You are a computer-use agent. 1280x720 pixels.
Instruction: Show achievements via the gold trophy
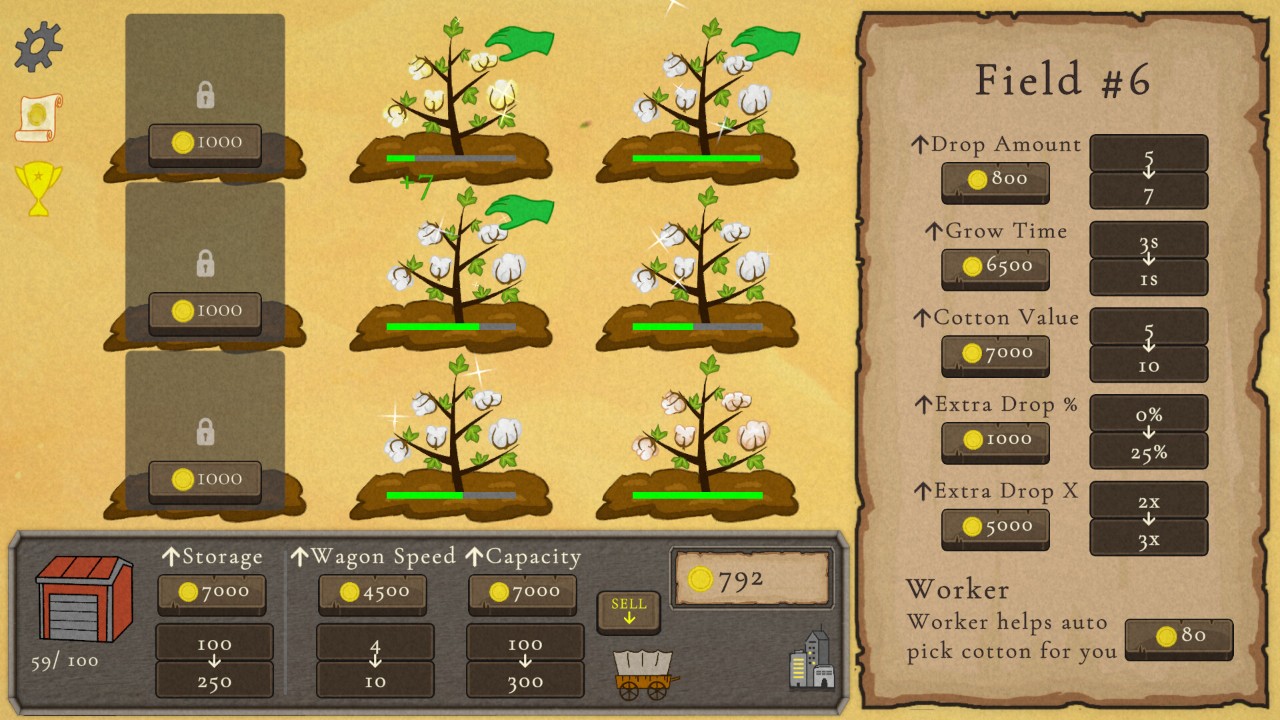38,188
